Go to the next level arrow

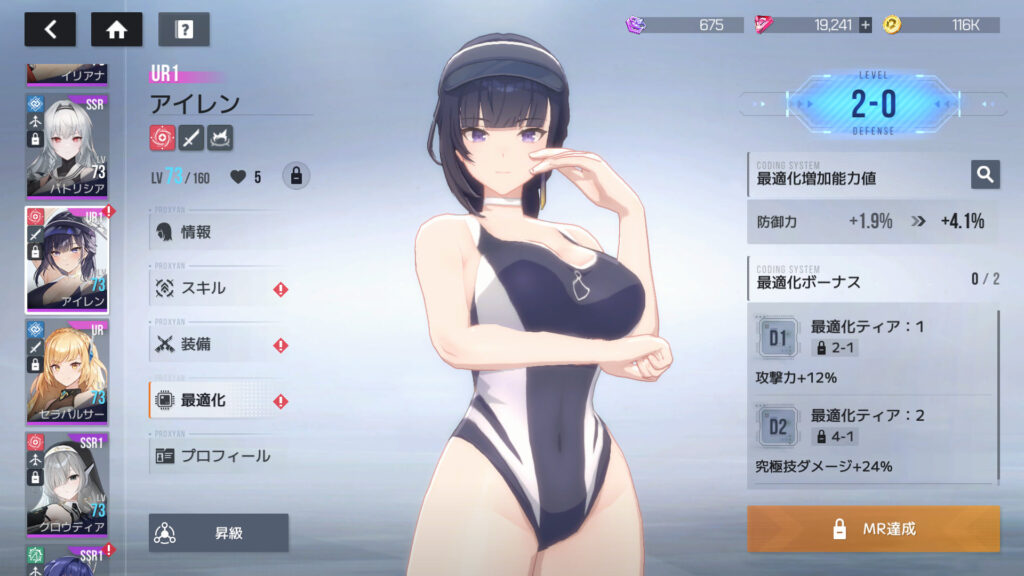click(x=990, y=103)
